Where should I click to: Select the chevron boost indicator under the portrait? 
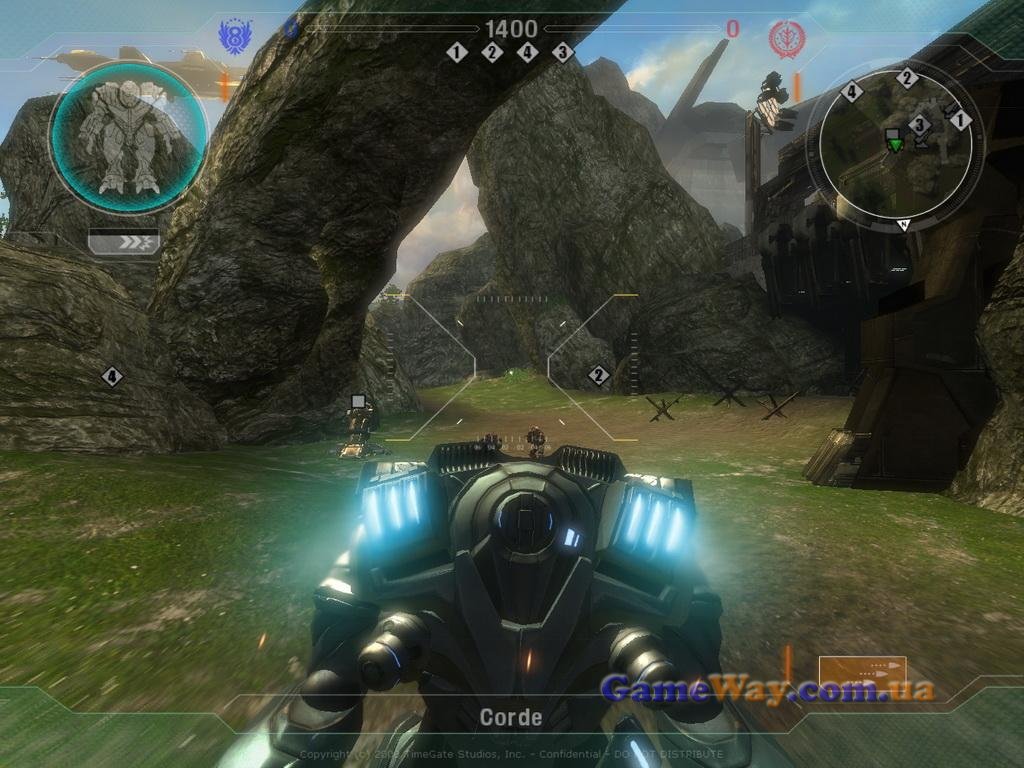pos(123,242)
